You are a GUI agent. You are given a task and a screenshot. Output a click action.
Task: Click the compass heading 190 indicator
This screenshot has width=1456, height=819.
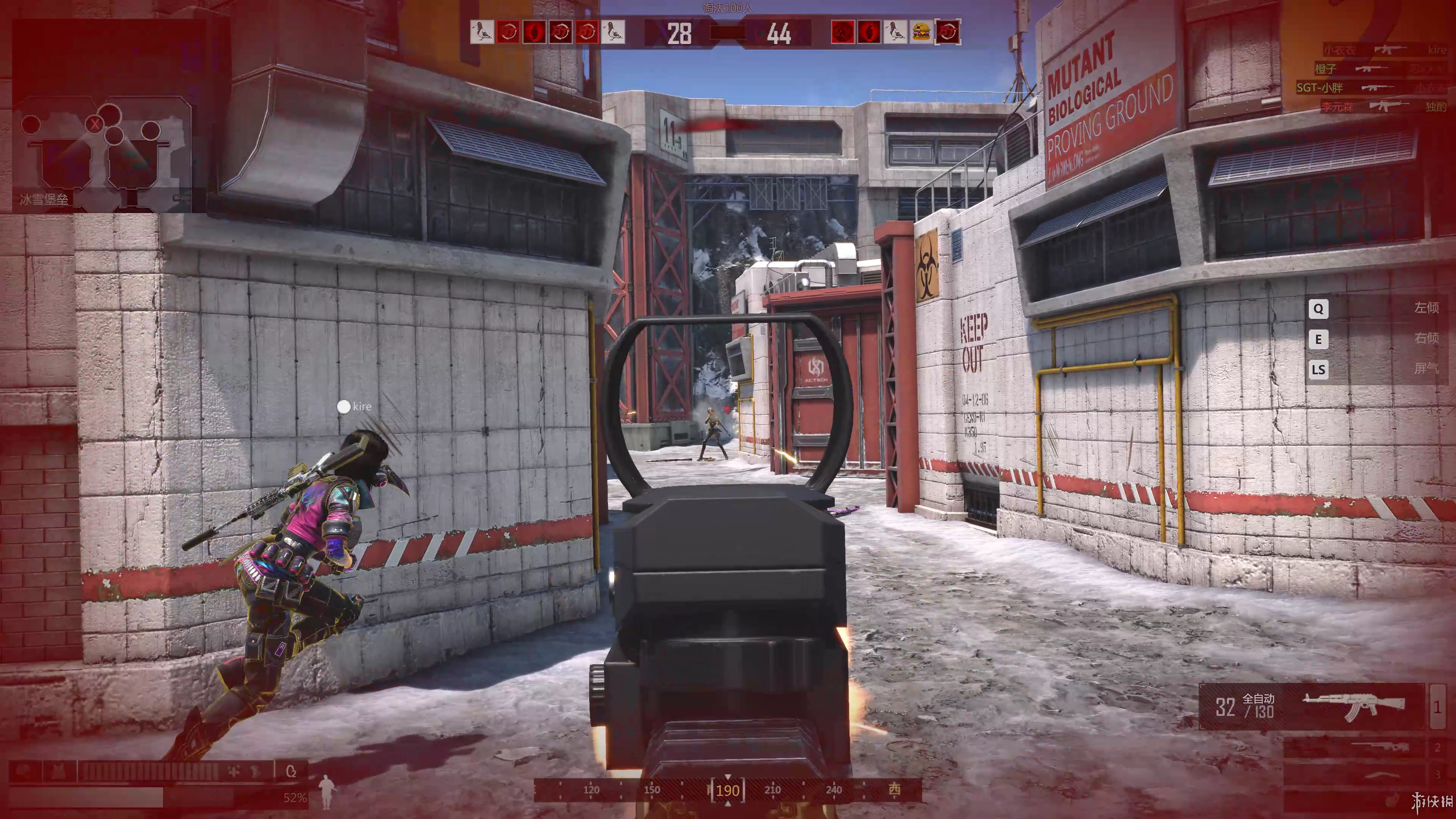pos(728,790)
